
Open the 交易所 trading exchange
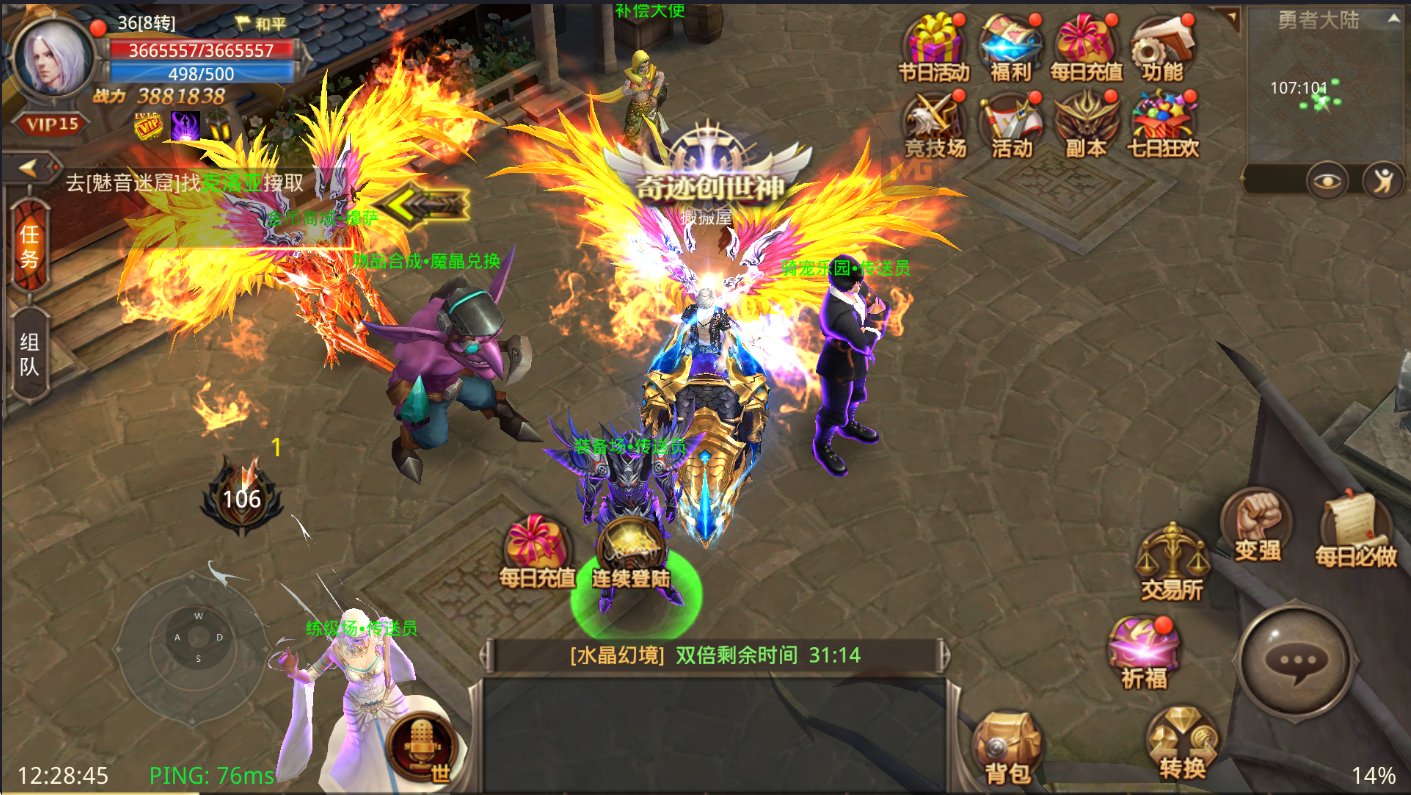(1172, 563)
